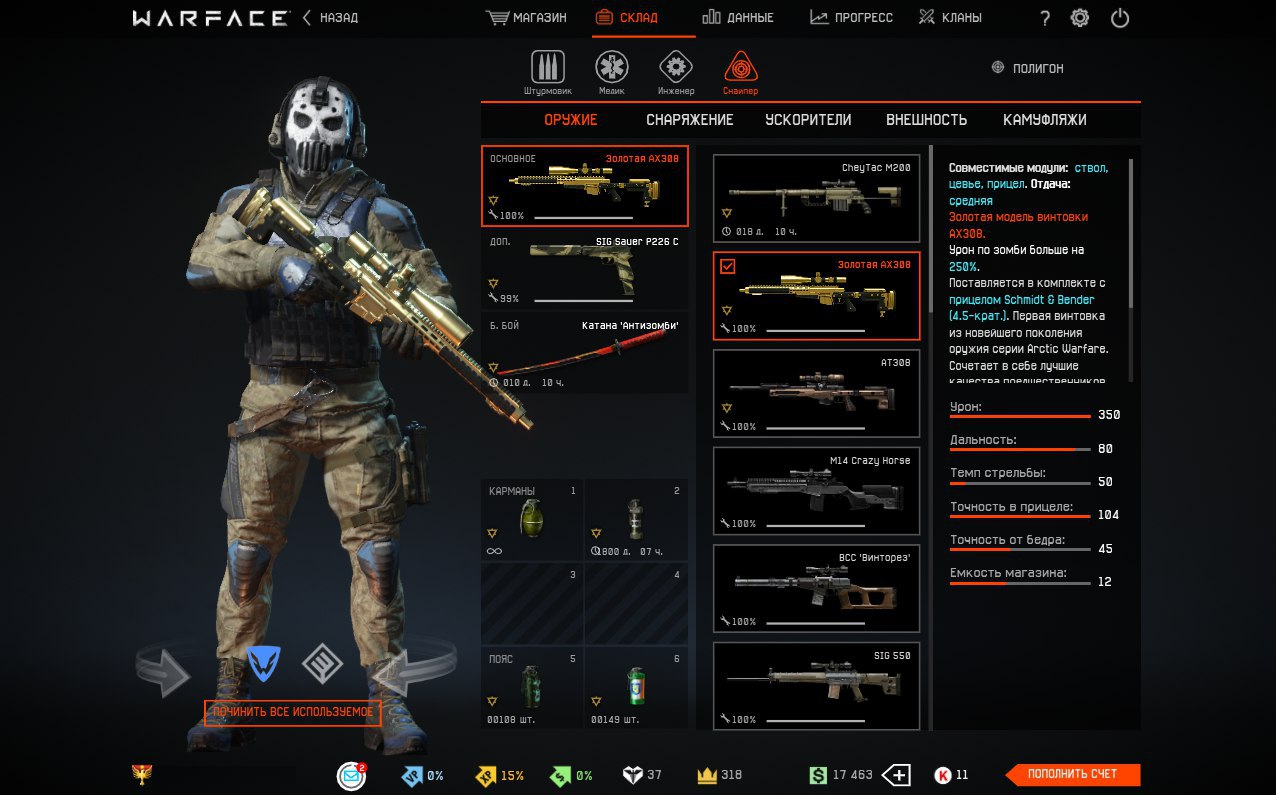Click Починить все используемое repair button
1276x795 pixels.
tap(293, 713)
